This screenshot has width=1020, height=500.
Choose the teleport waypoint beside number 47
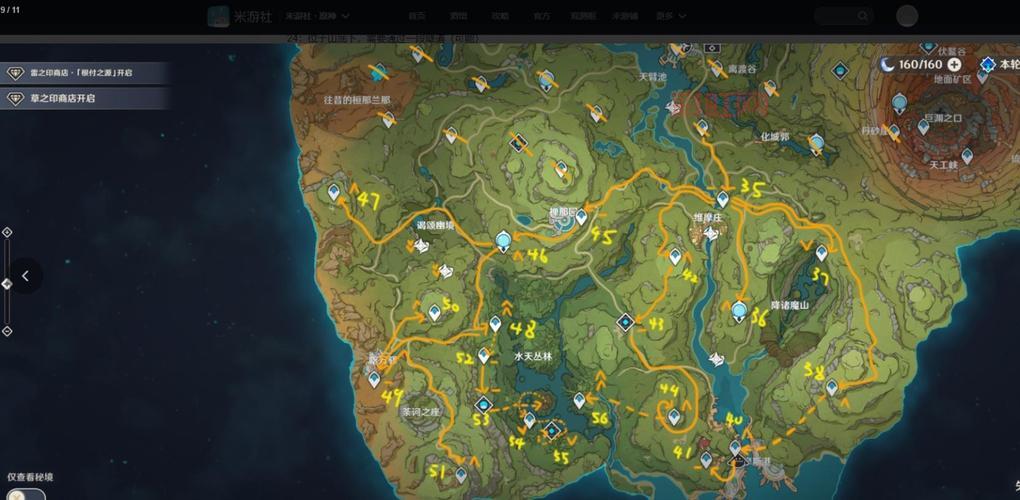(334, 191)
